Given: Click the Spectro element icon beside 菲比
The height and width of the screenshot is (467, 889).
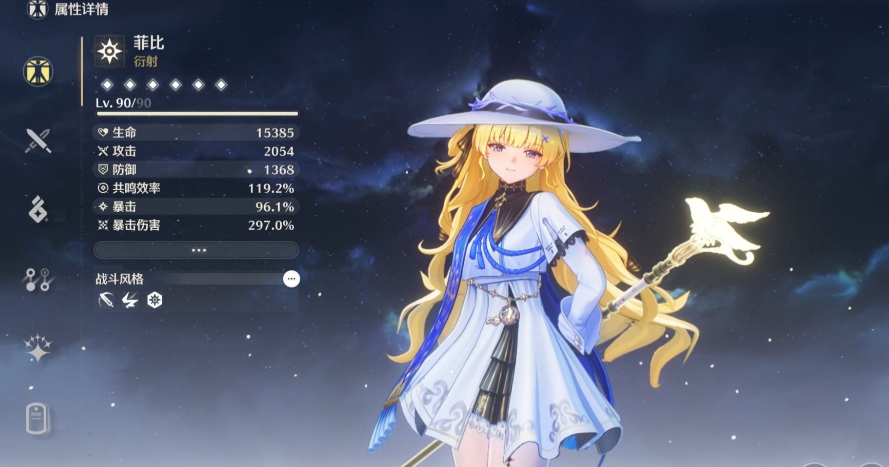Looking at the screenshot, I should 109,51.
